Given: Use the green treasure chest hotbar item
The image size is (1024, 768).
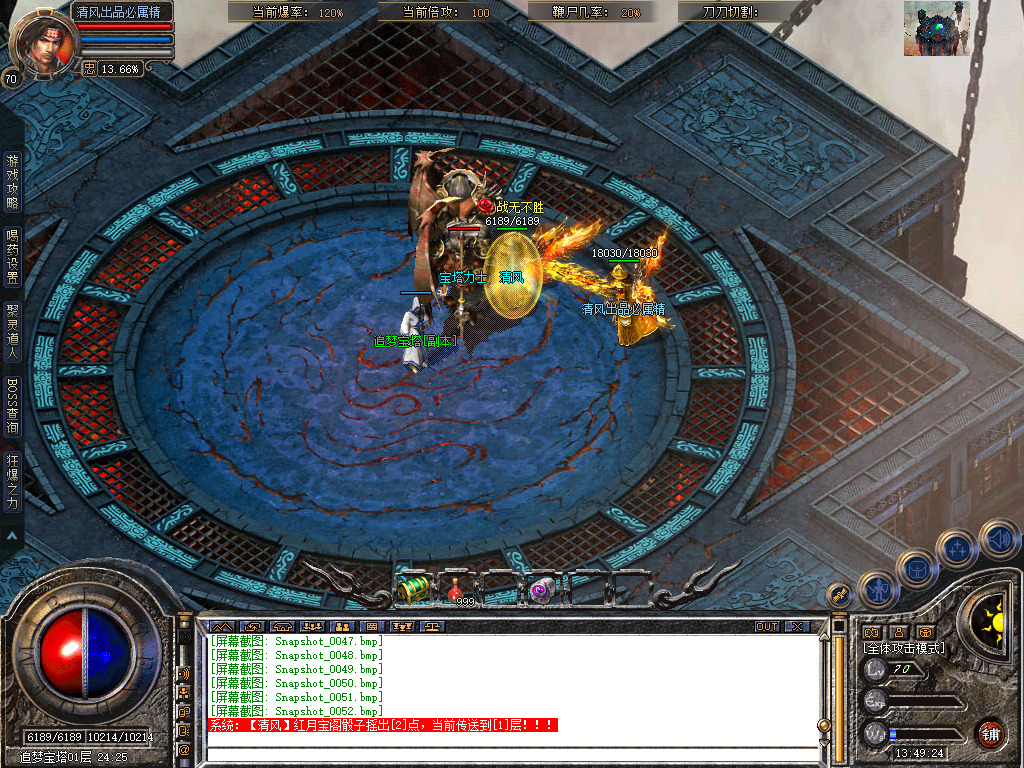Looking at the screenshot, I should (413, 589).
